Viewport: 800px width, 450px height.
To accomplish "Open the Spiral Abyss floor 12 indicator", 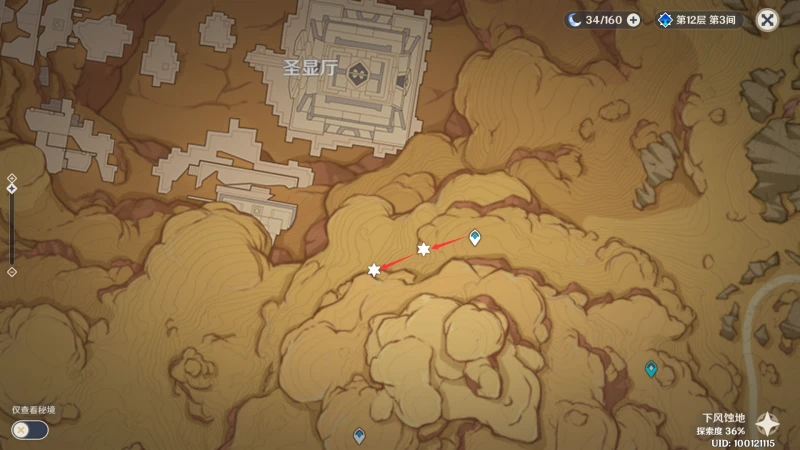I will 698,20.
